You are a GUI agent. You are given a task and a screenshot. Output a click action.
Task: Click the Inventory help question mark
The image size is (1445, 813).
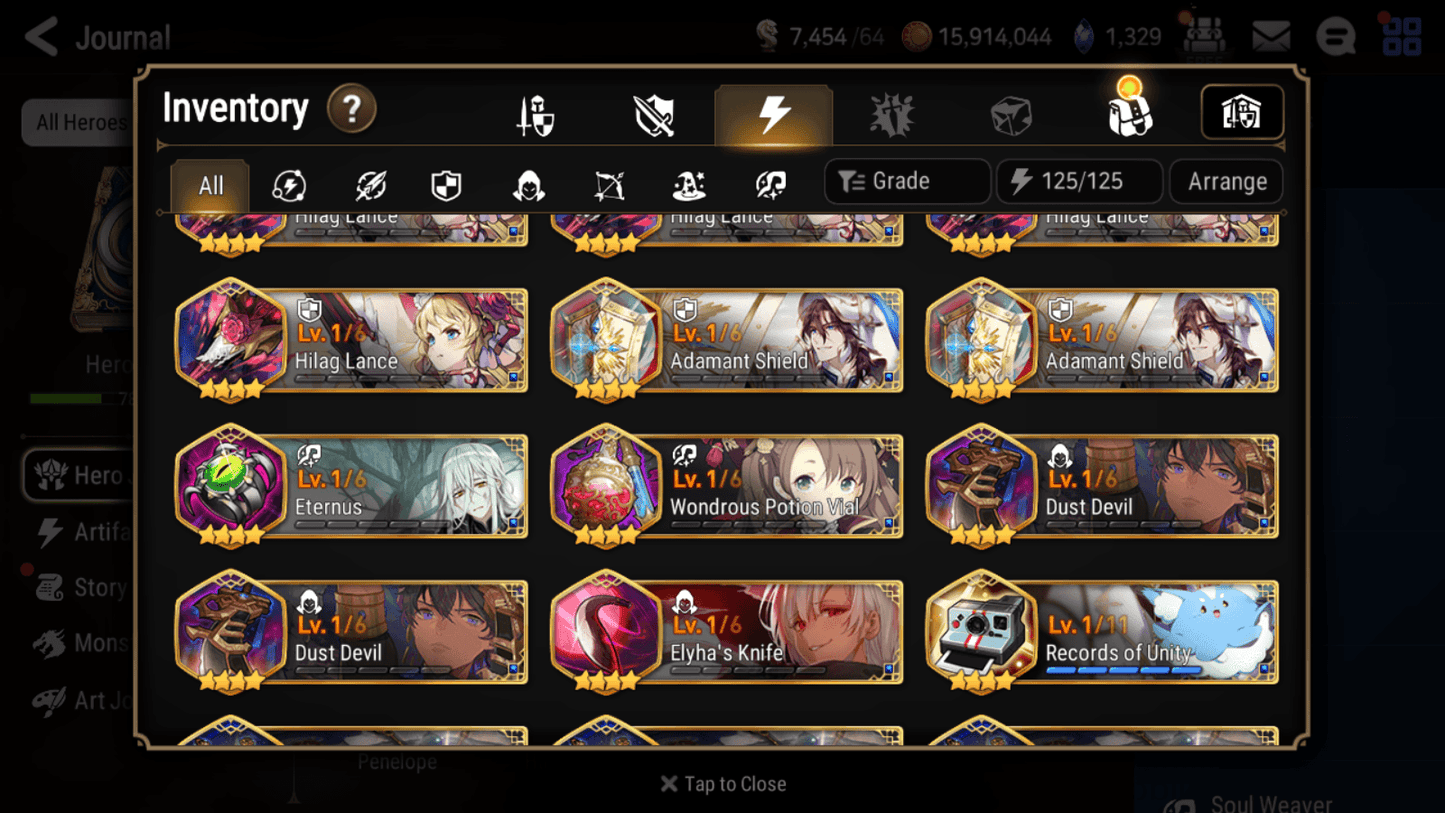pos(352,110)
